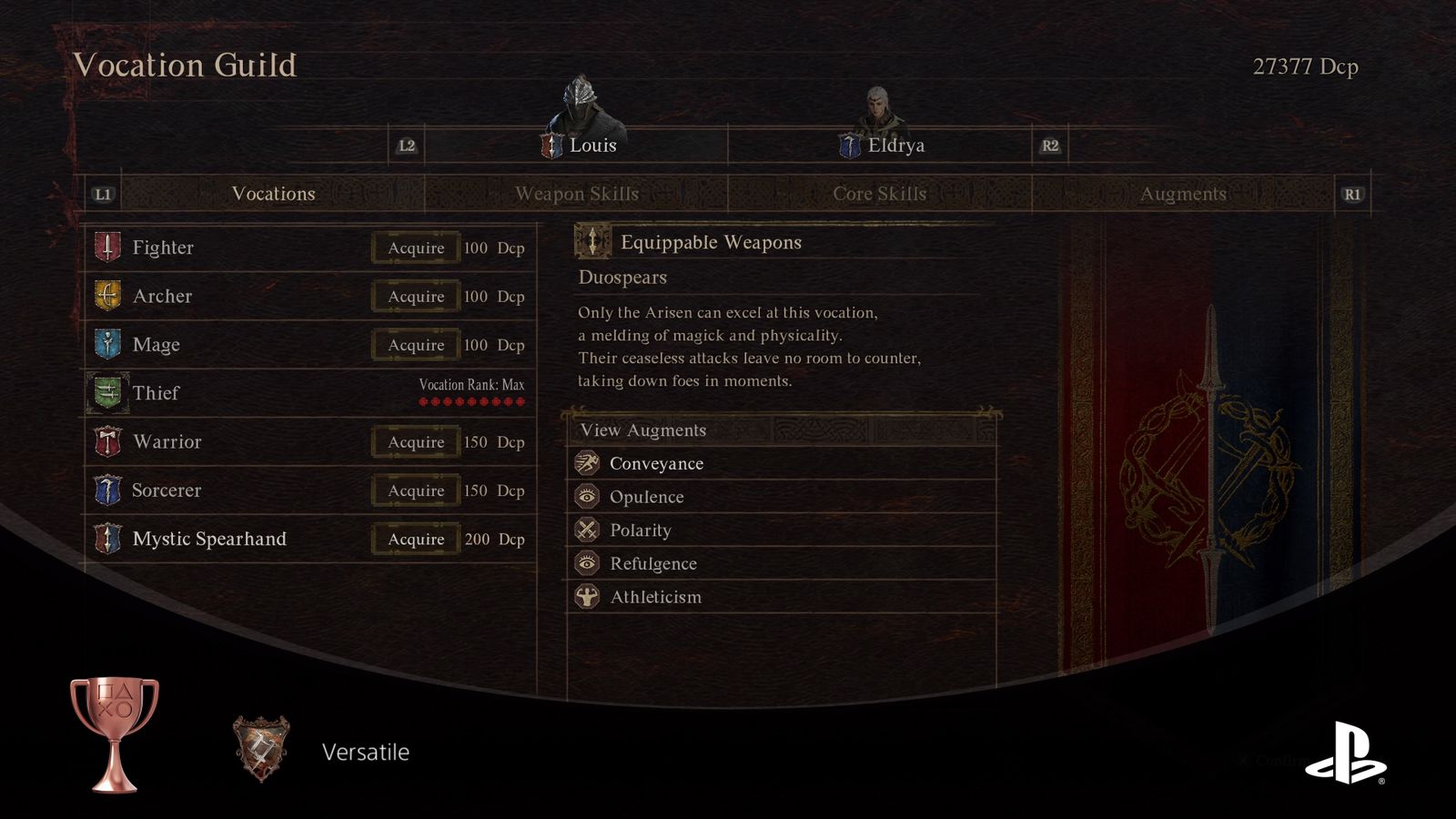Select the Mystic Spearhand crest icon
The height and width of the screenshot is (819, 1456).
coord(107,539)
